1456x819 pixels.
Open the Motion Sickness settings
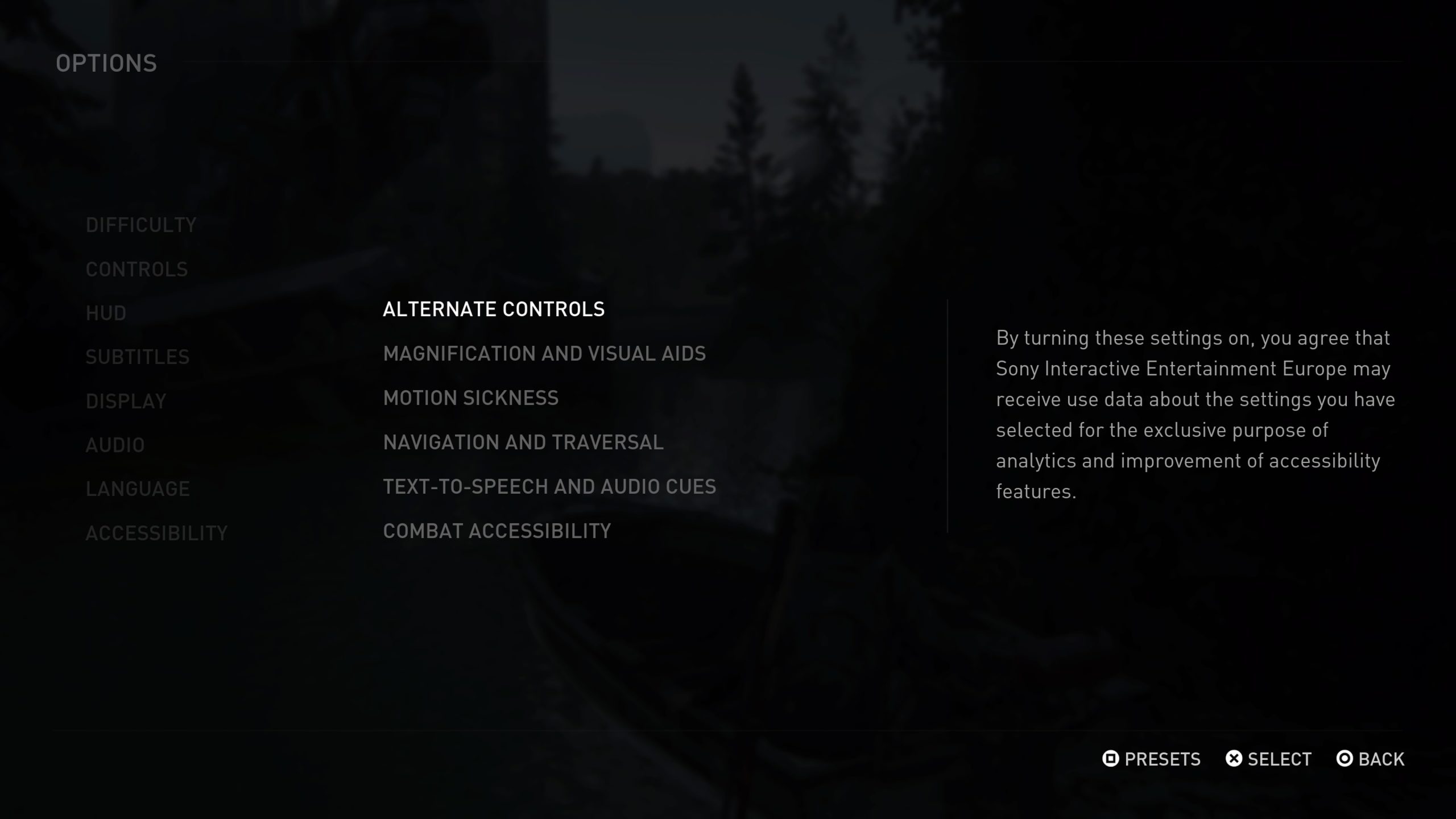point(471,398)
